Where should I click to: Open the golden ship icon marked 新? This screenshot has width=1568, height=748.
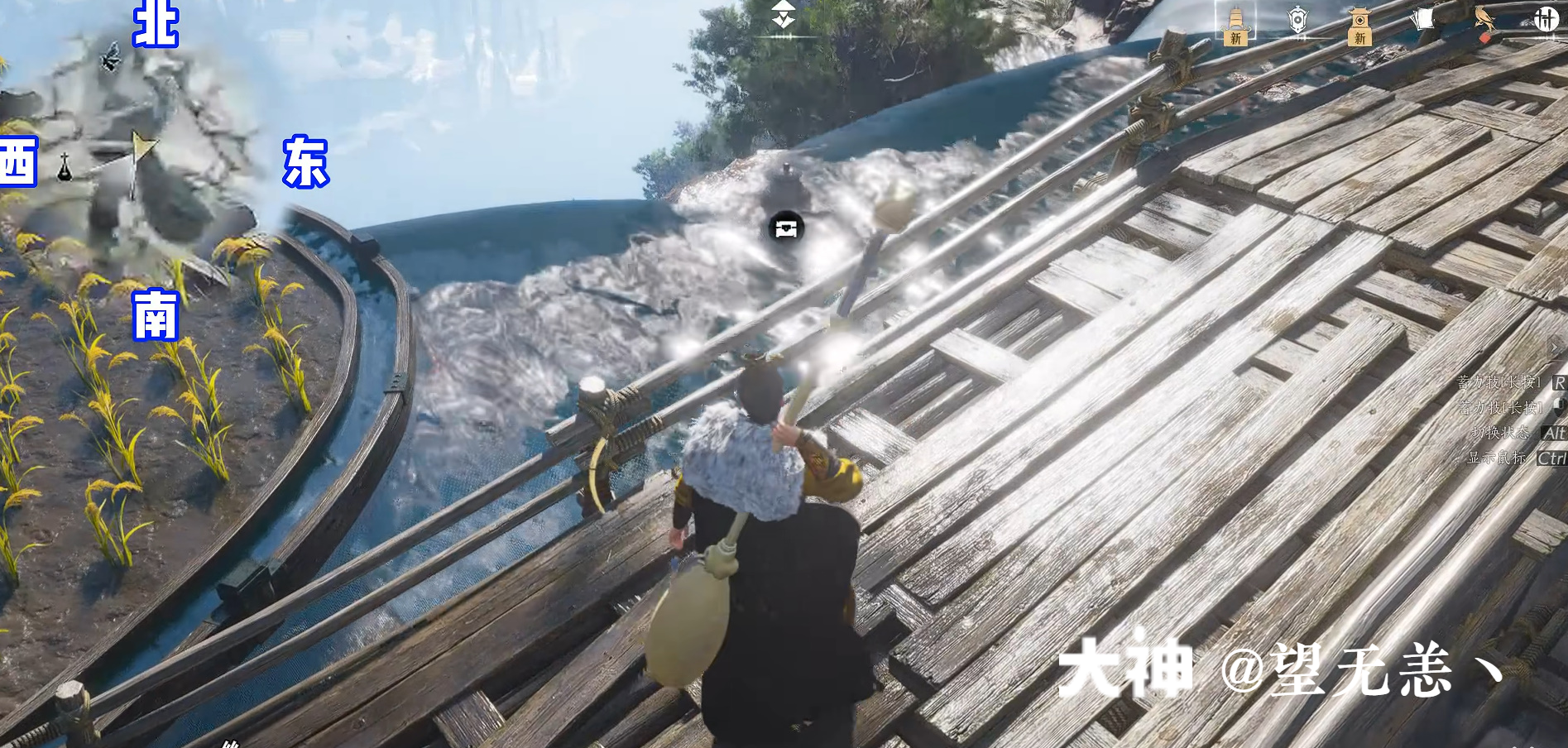[1235, 25]
